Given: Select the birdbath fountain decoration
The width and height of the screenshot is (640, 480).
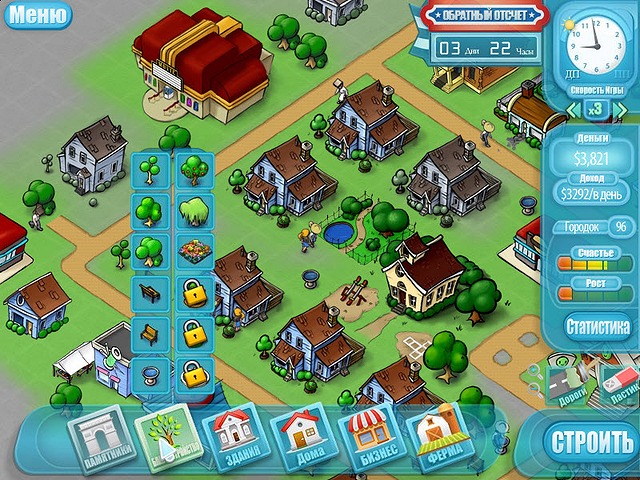Looking at the screenshot, I should click(x=148, y=375).
